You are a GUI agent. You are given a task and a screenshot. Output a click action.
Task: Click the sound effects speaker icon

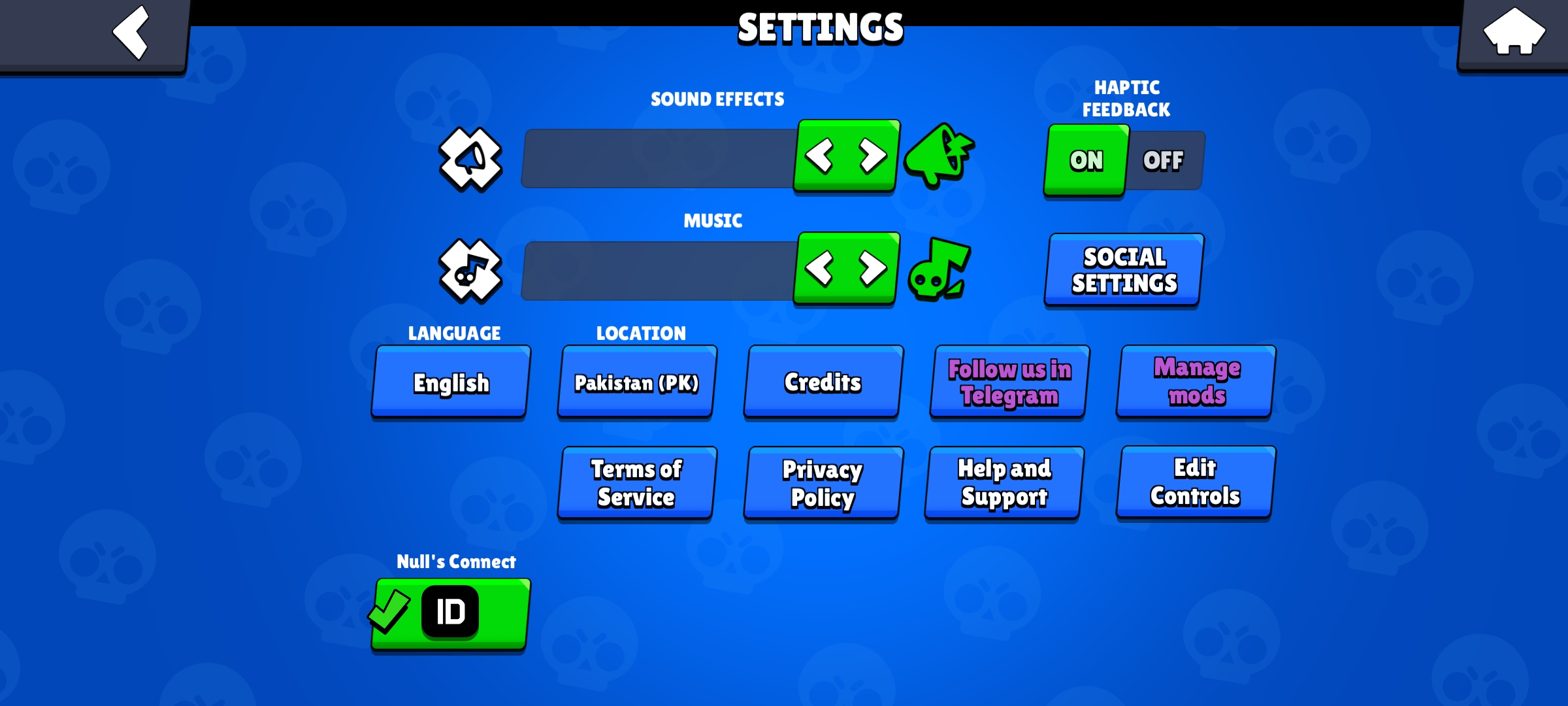point(469,159)
